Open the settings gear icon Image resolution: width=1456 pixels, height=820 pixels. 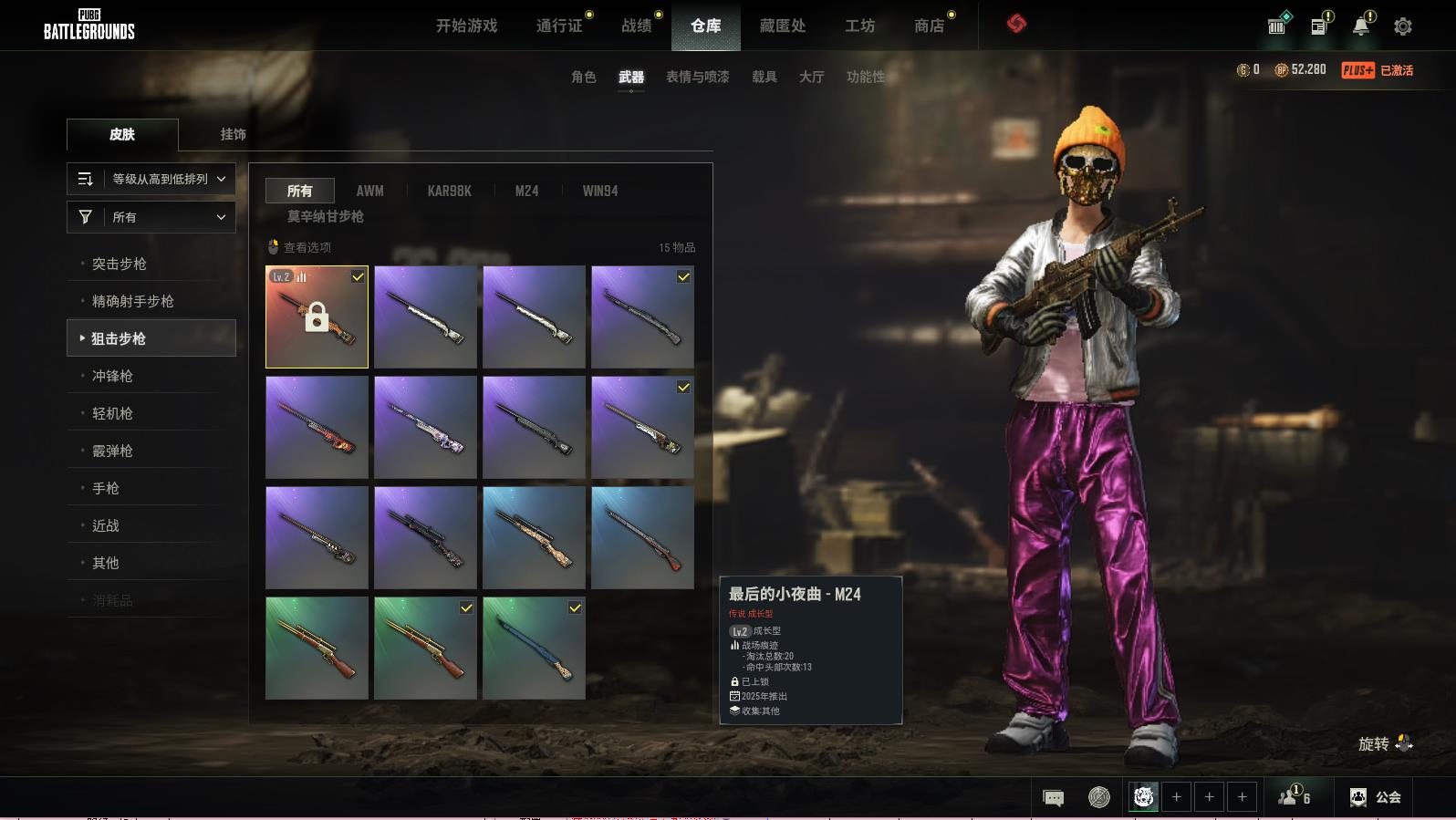coord(1402,26)
